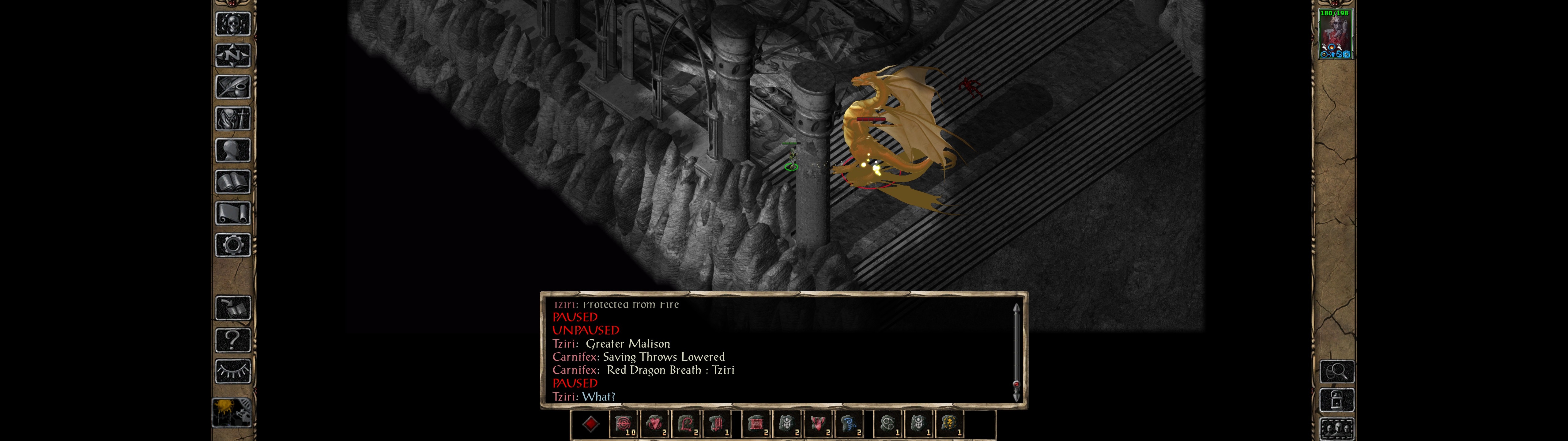Cast the blue spiral spell
The image size is (1568, 441).
(849, 424)
